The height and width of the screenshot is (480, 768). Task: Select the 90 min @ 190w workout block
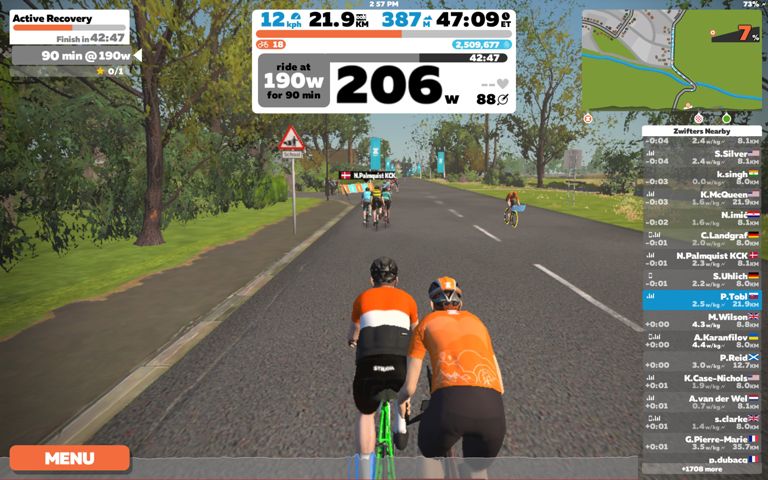[x=72, y=56]
